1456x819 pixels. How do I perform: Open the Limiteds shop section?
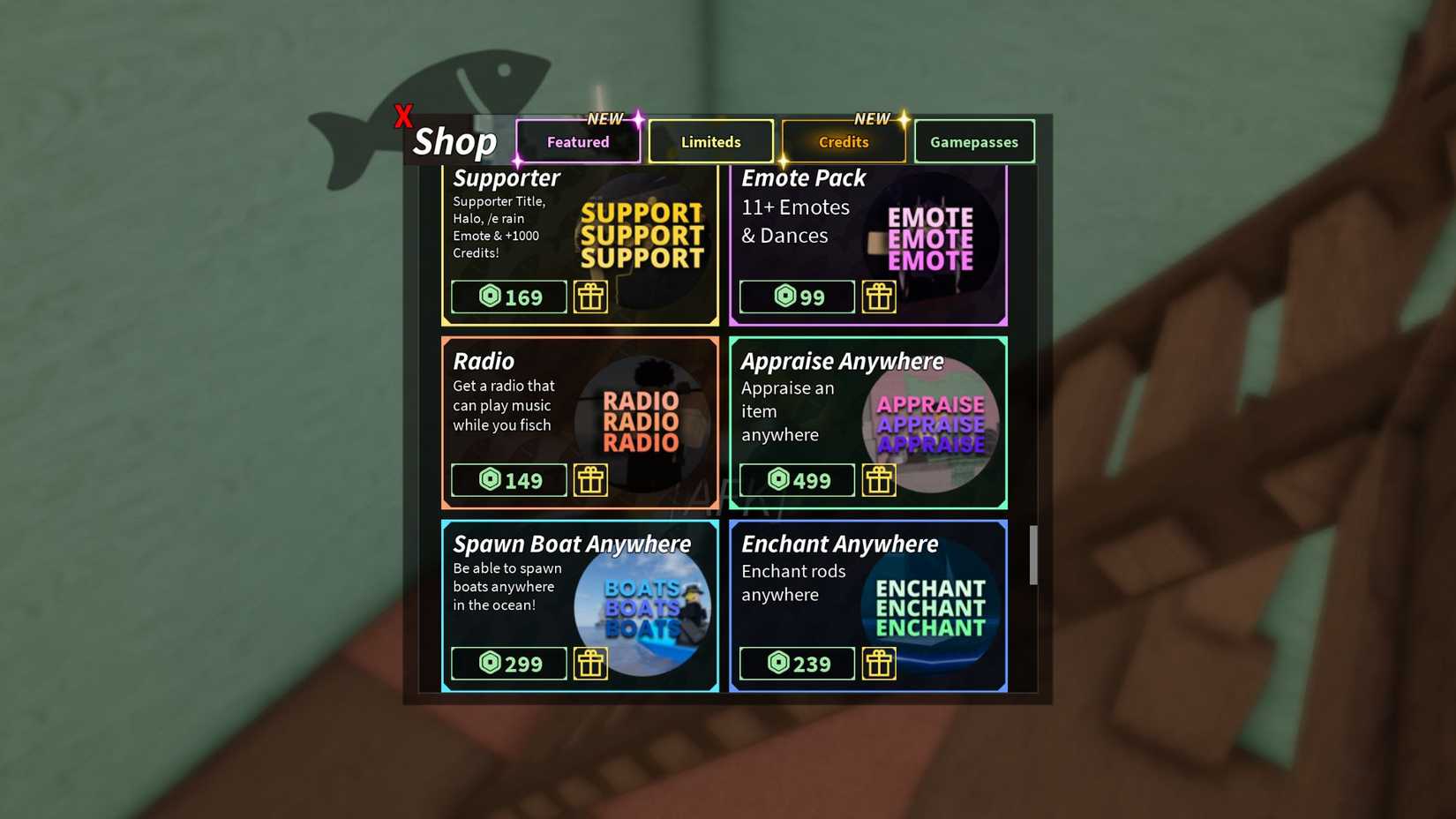[710, 141]
